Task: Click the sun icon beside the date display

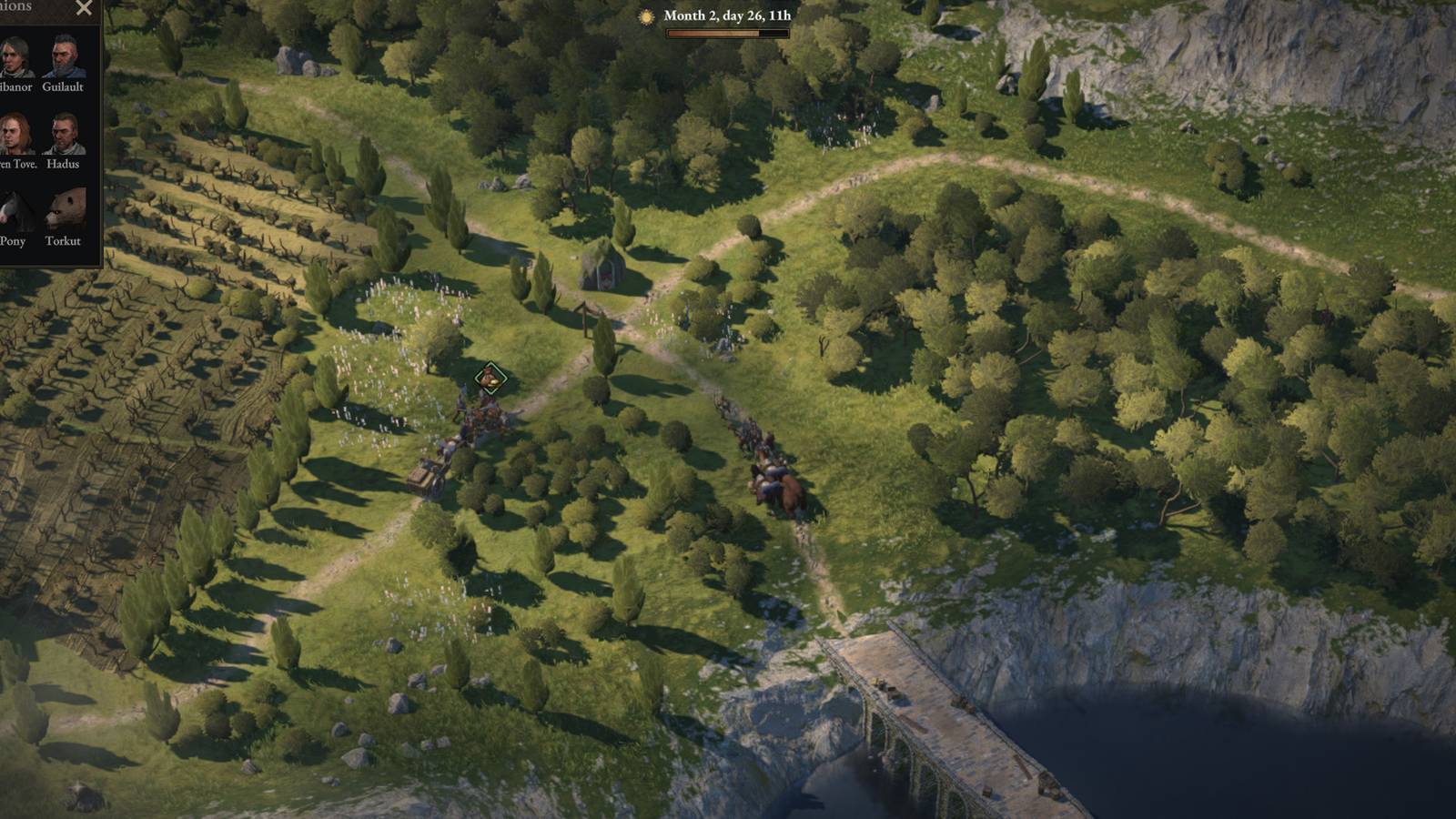Action: 647,15
